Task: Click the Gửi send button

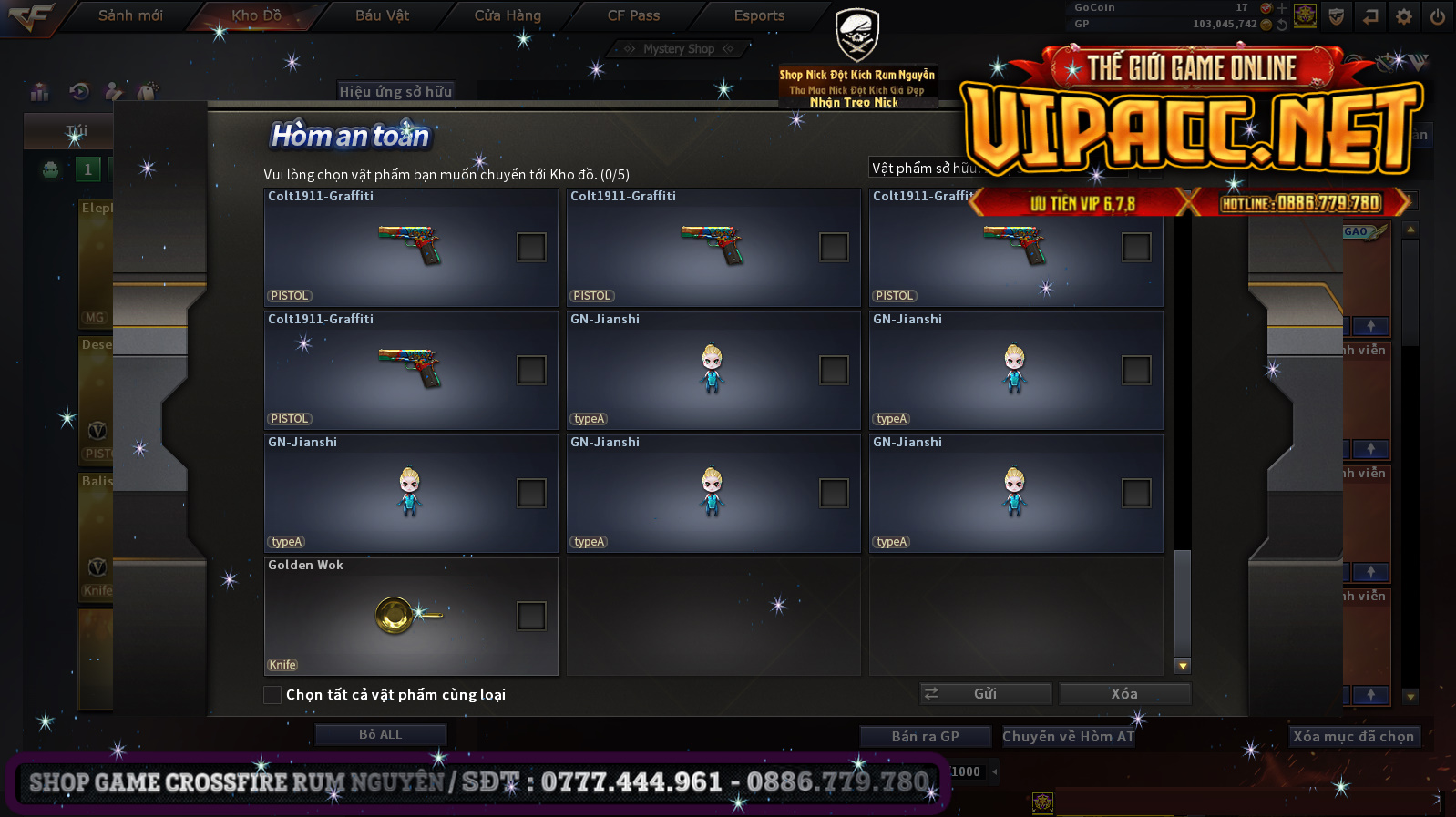Action: point(985,694)
